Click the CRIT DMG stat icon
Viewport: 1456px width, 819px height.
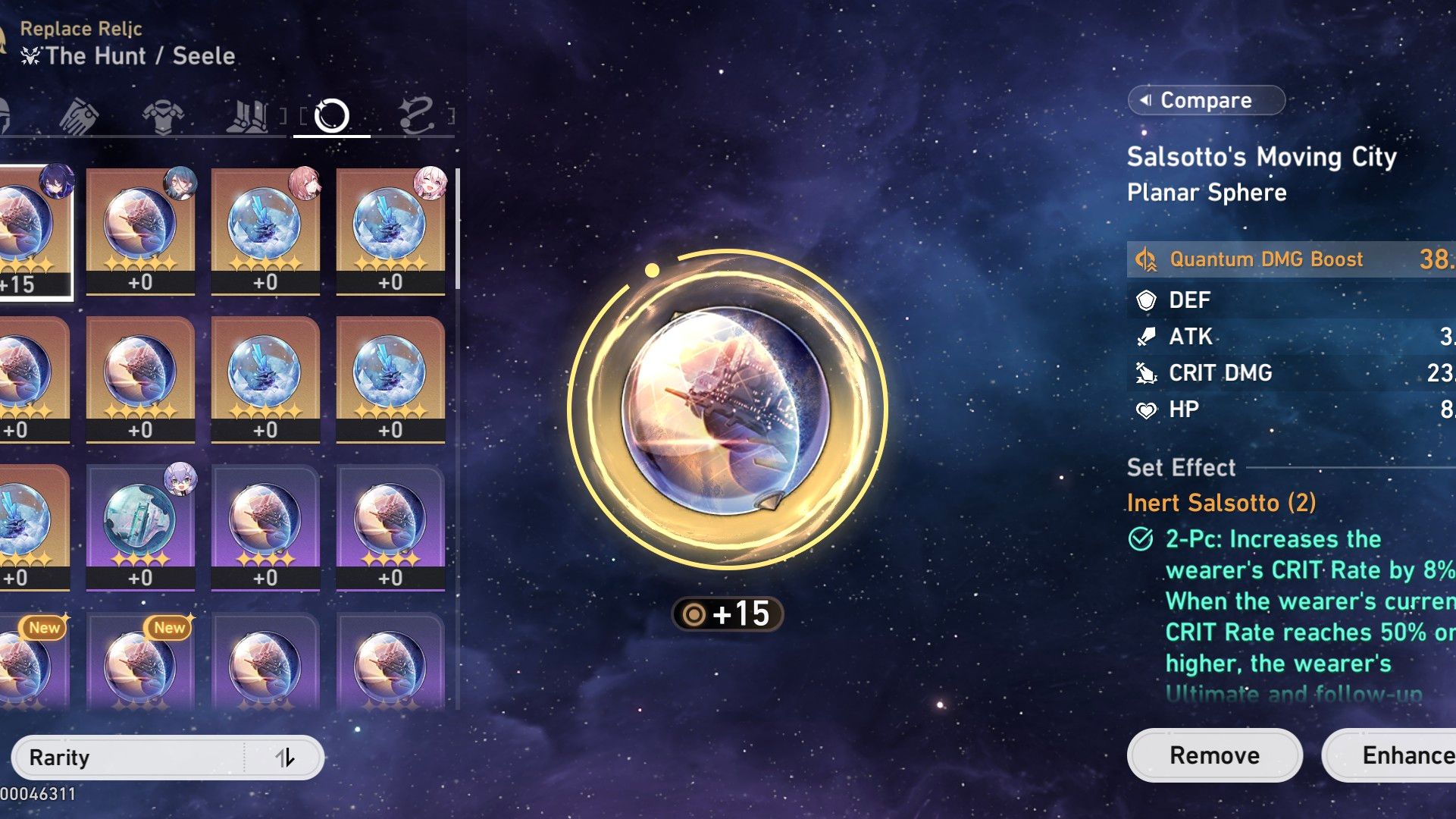pos(1146,372)
